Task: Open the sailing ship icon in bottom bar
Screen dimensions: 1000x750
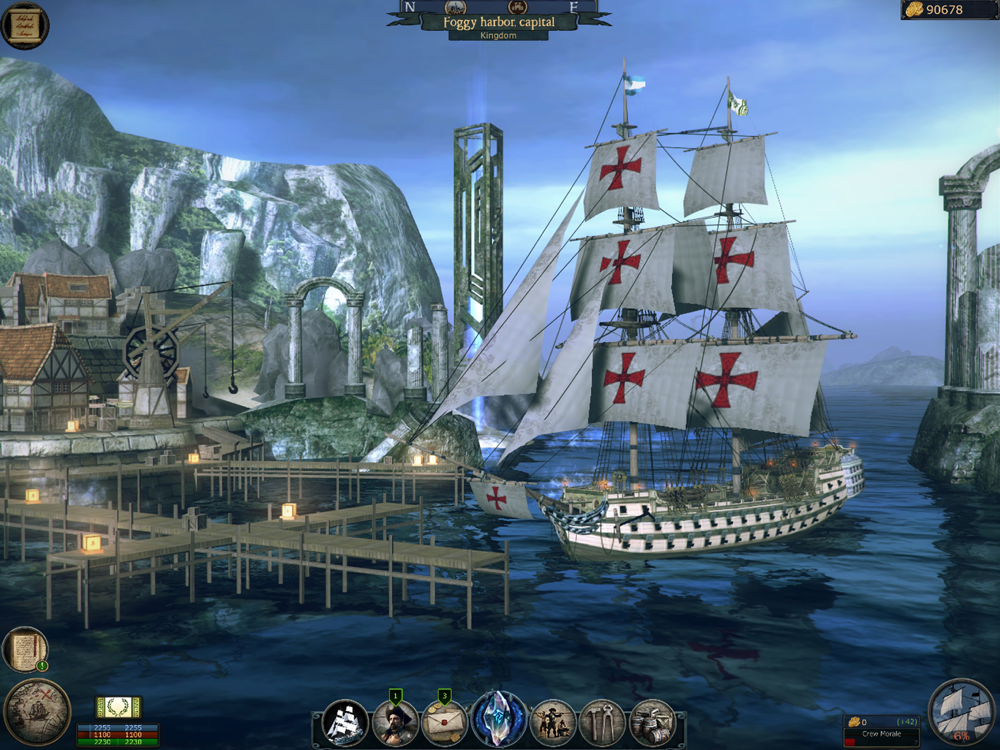Action: click(346, 721)
